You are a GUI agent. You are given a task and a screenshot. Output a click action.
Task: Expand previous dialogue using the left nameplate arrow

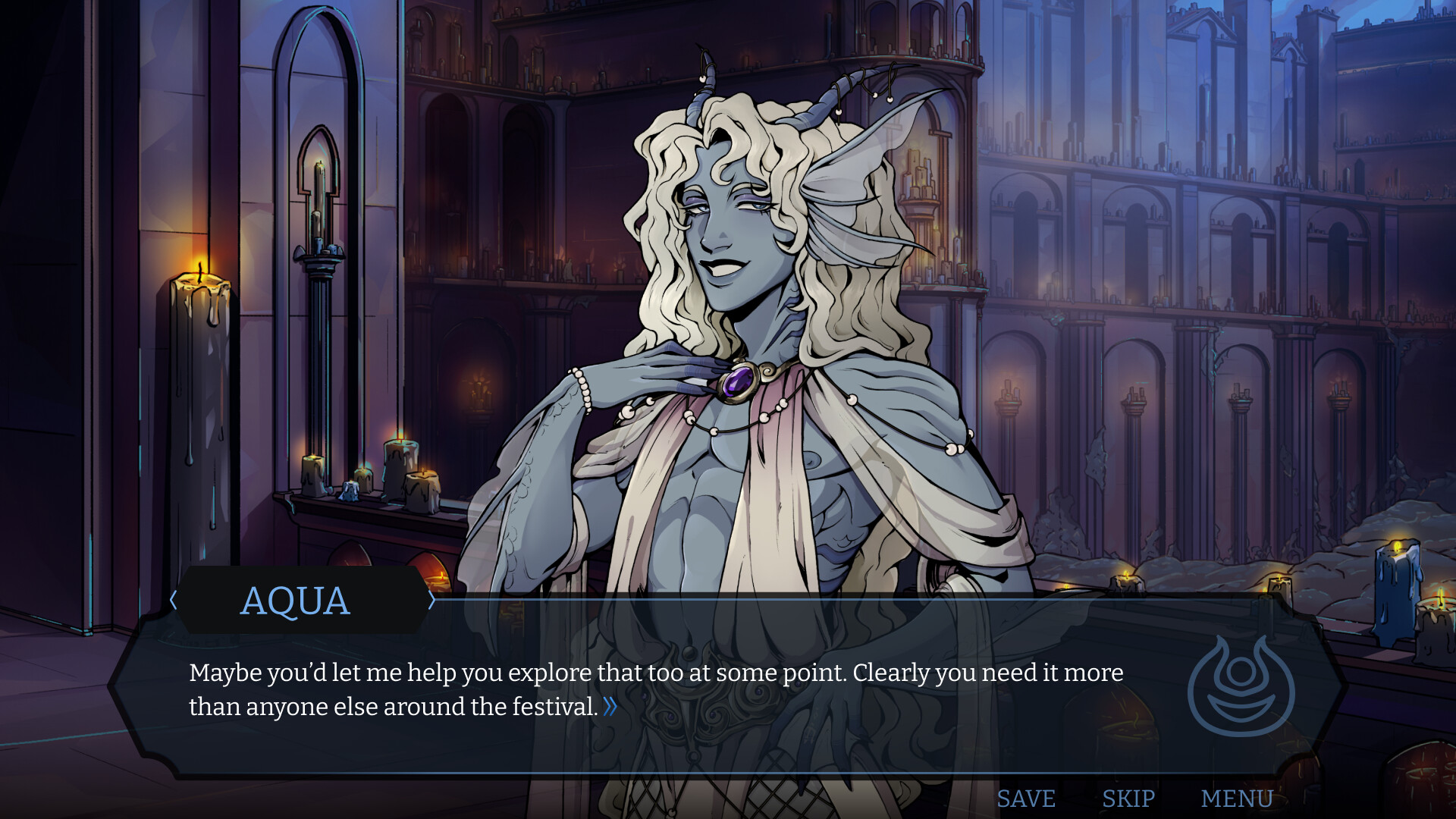click(x=173, y=600)
